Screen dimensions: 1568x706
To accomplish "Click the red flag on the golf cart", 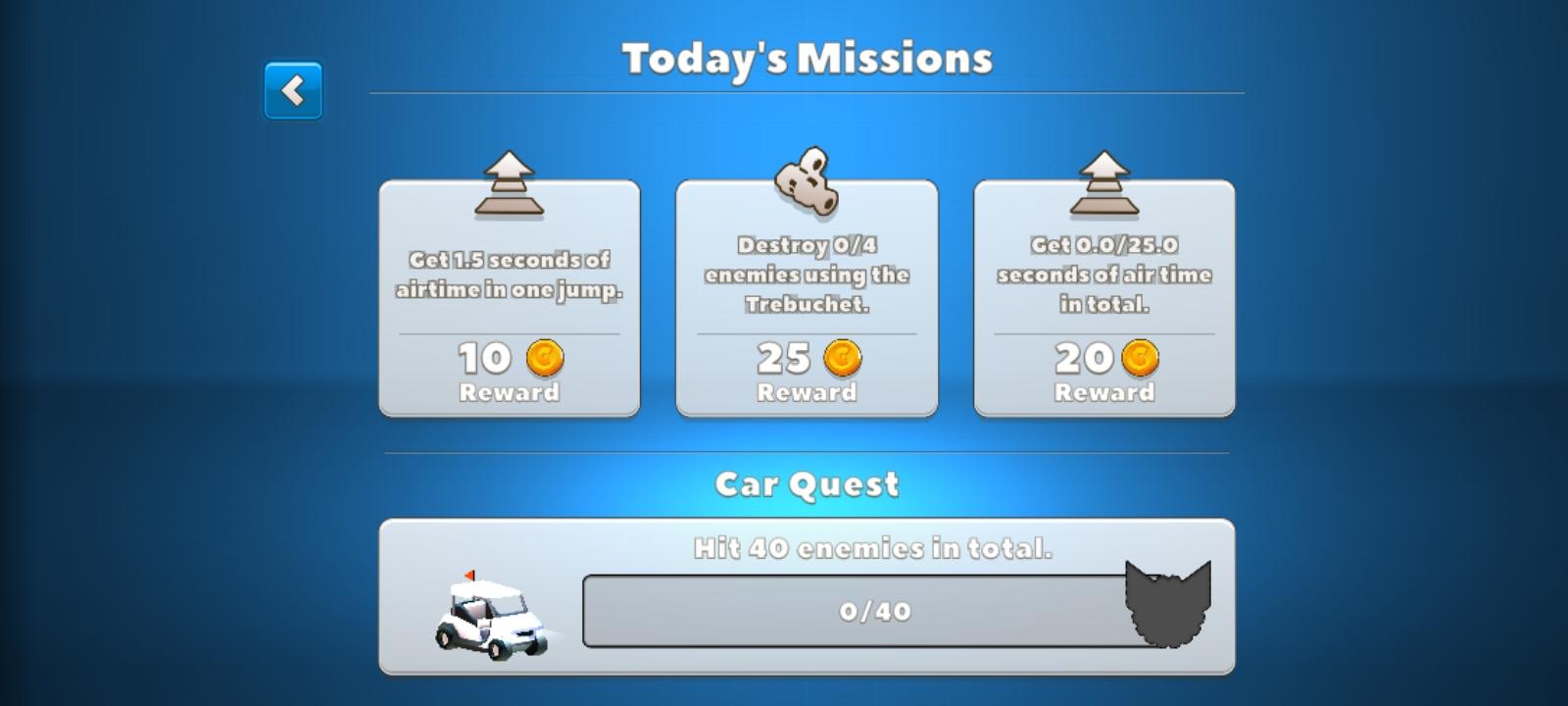I will click(467, 574).
